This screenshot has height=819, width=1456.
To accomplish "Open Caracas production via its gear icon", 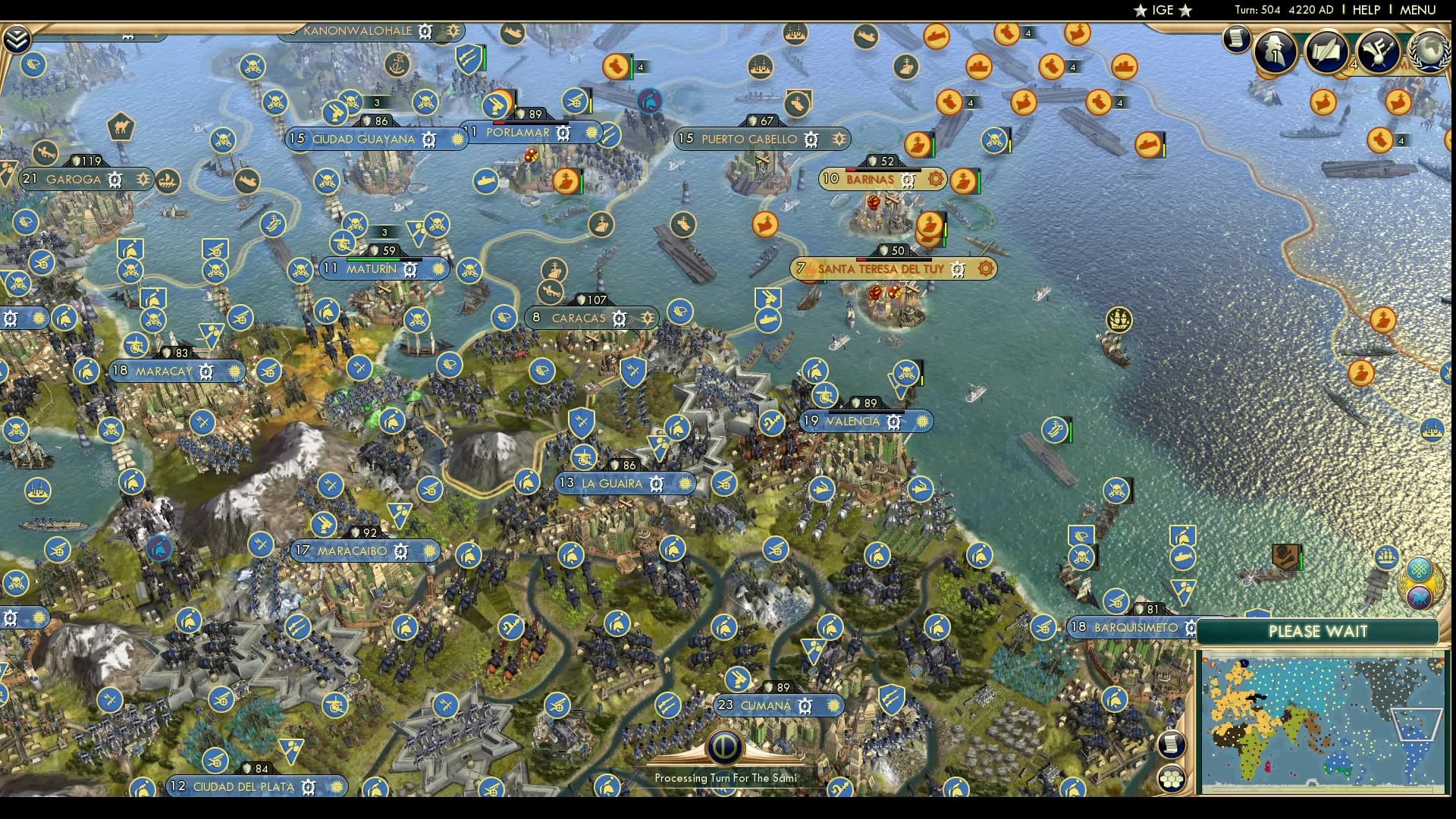I will coord(620,318).
